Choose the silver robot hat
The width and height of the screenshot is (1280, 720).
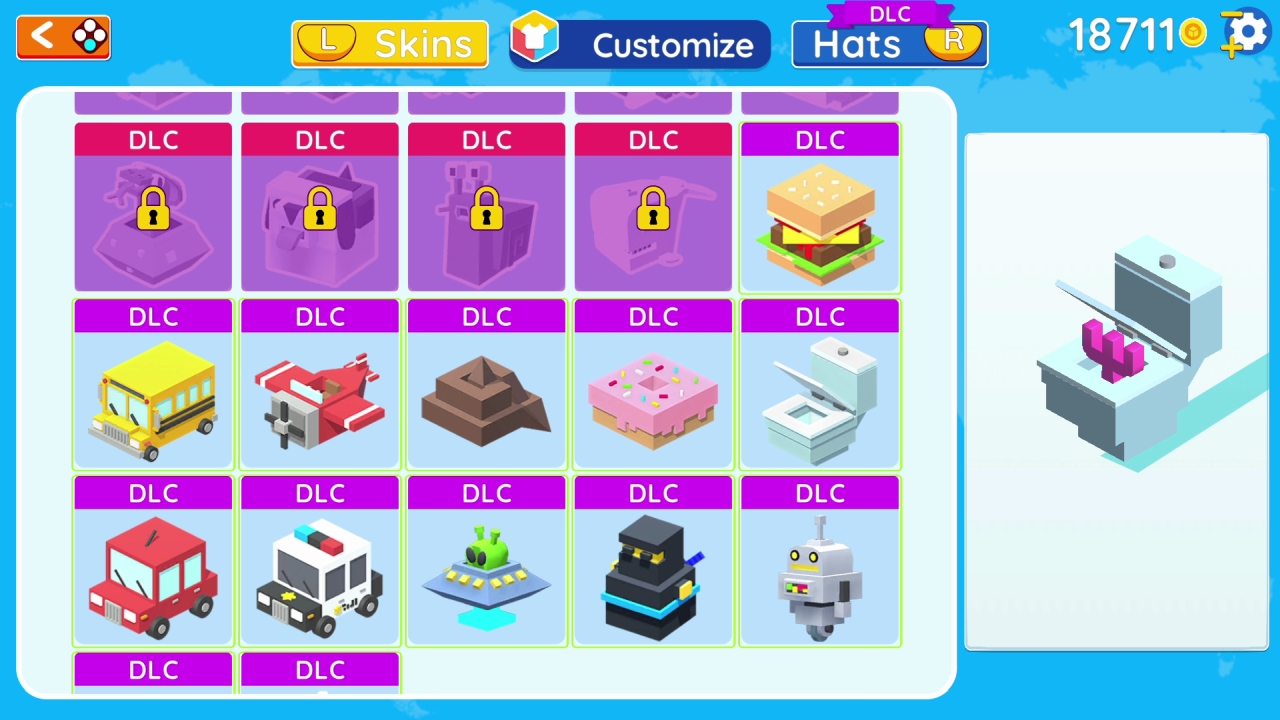tap(819, 575)
